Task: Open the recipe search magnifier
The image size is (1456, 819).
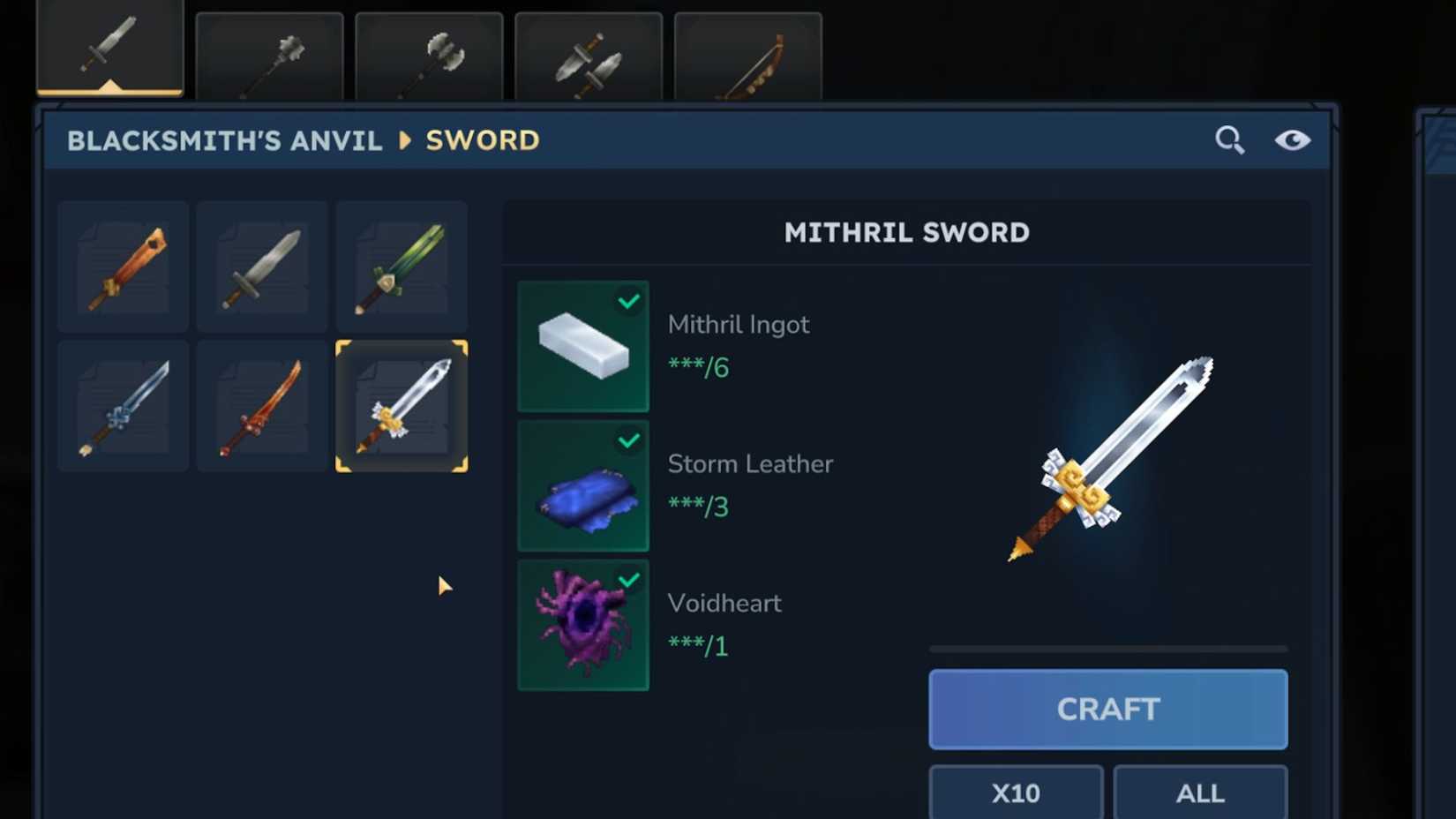Action: coord(1230,139)
